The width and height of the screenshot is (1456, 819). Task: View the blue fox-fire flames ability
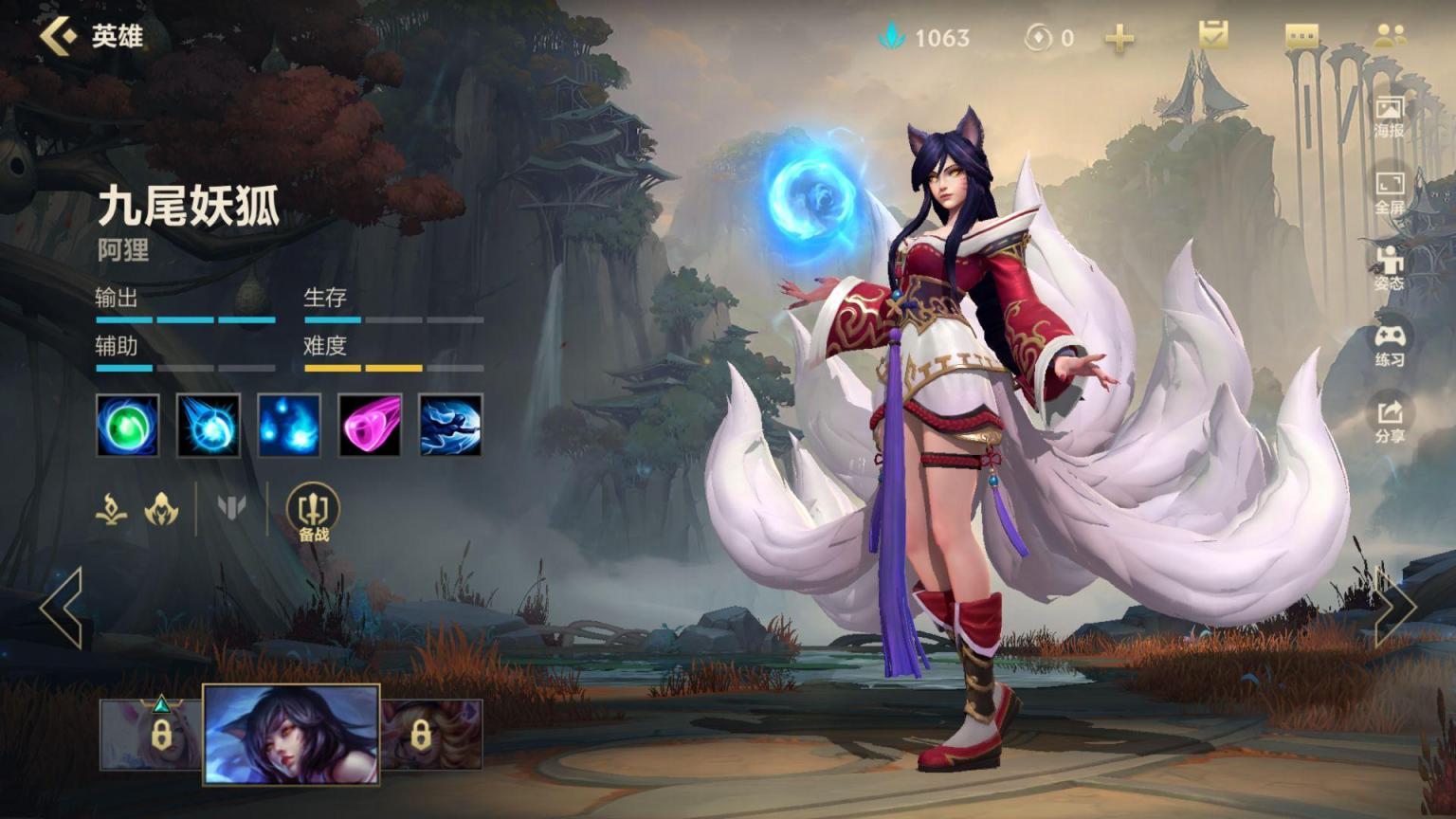coord(289,425)
